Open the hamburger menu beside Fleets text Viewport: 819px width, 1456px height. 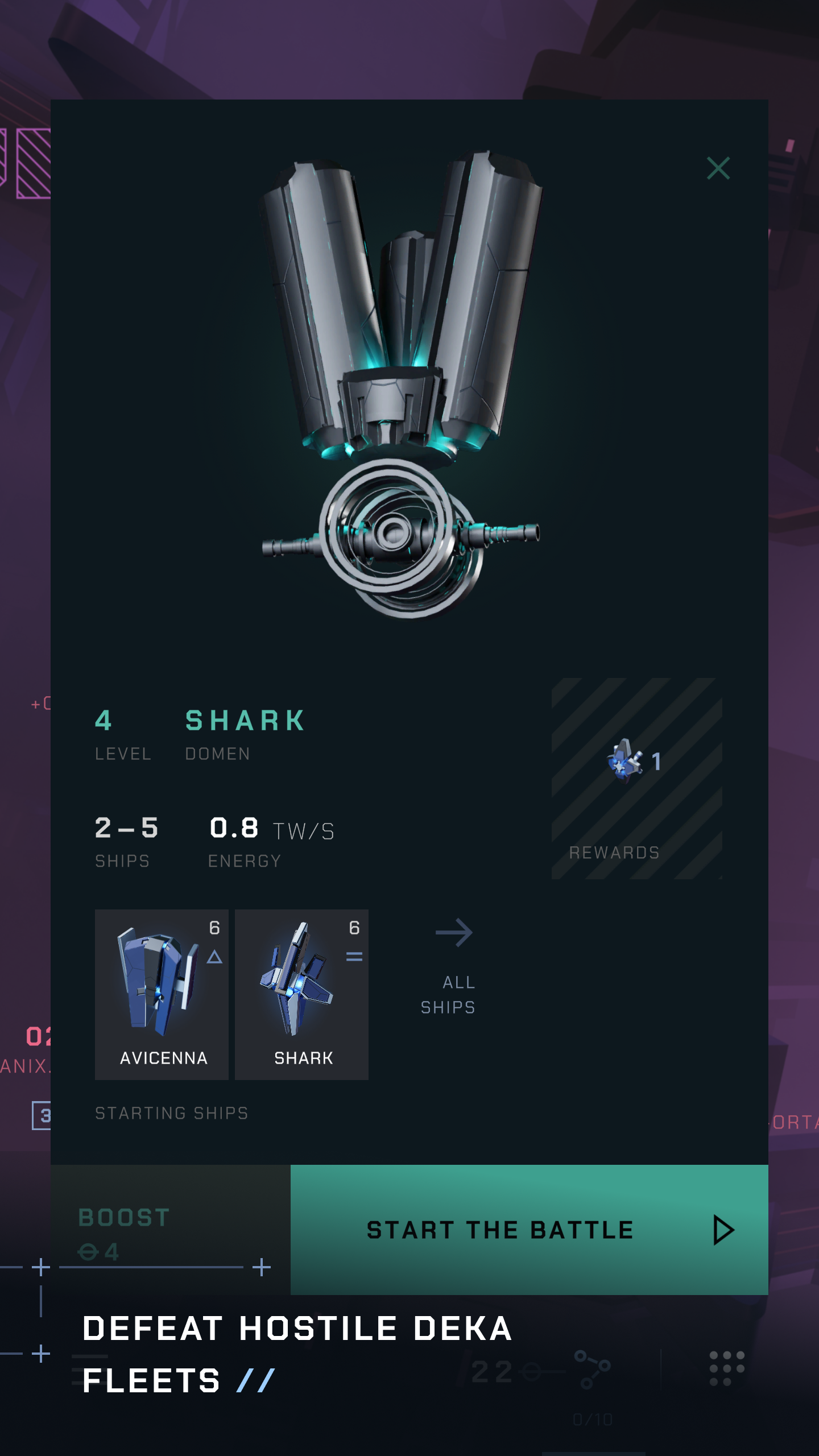(91, 1371)
